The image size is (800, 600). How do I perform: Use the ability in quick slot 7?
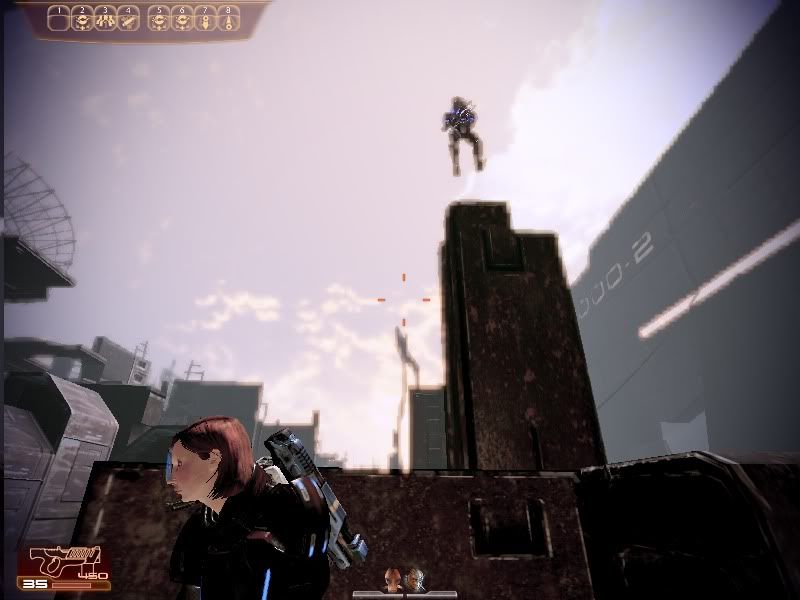tap(205, 20)
